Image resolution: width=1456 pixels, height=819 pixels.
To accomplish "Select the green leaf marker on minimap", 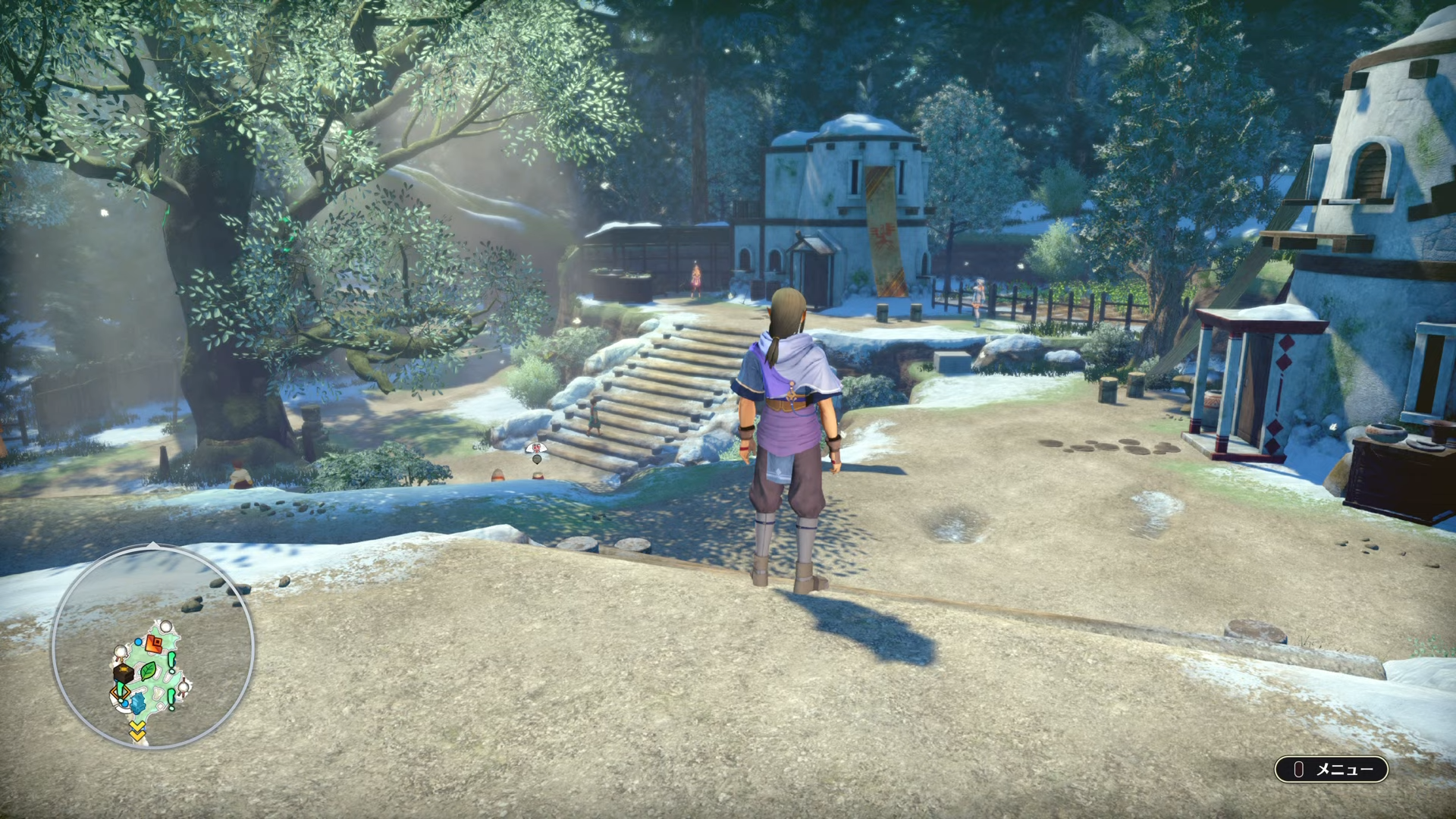I will click(x=148, y=671).
